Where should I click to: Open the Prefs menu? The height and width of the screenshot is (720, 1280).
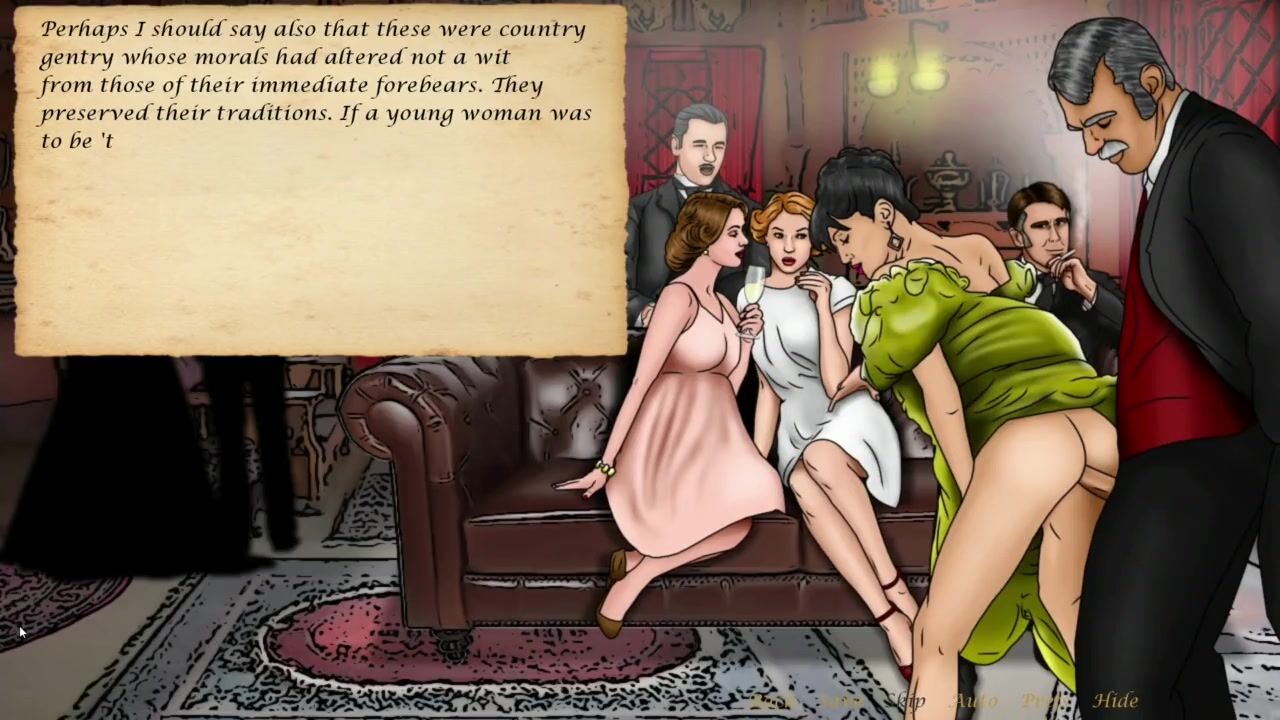pyautogui.click(x=1044, y=701)
